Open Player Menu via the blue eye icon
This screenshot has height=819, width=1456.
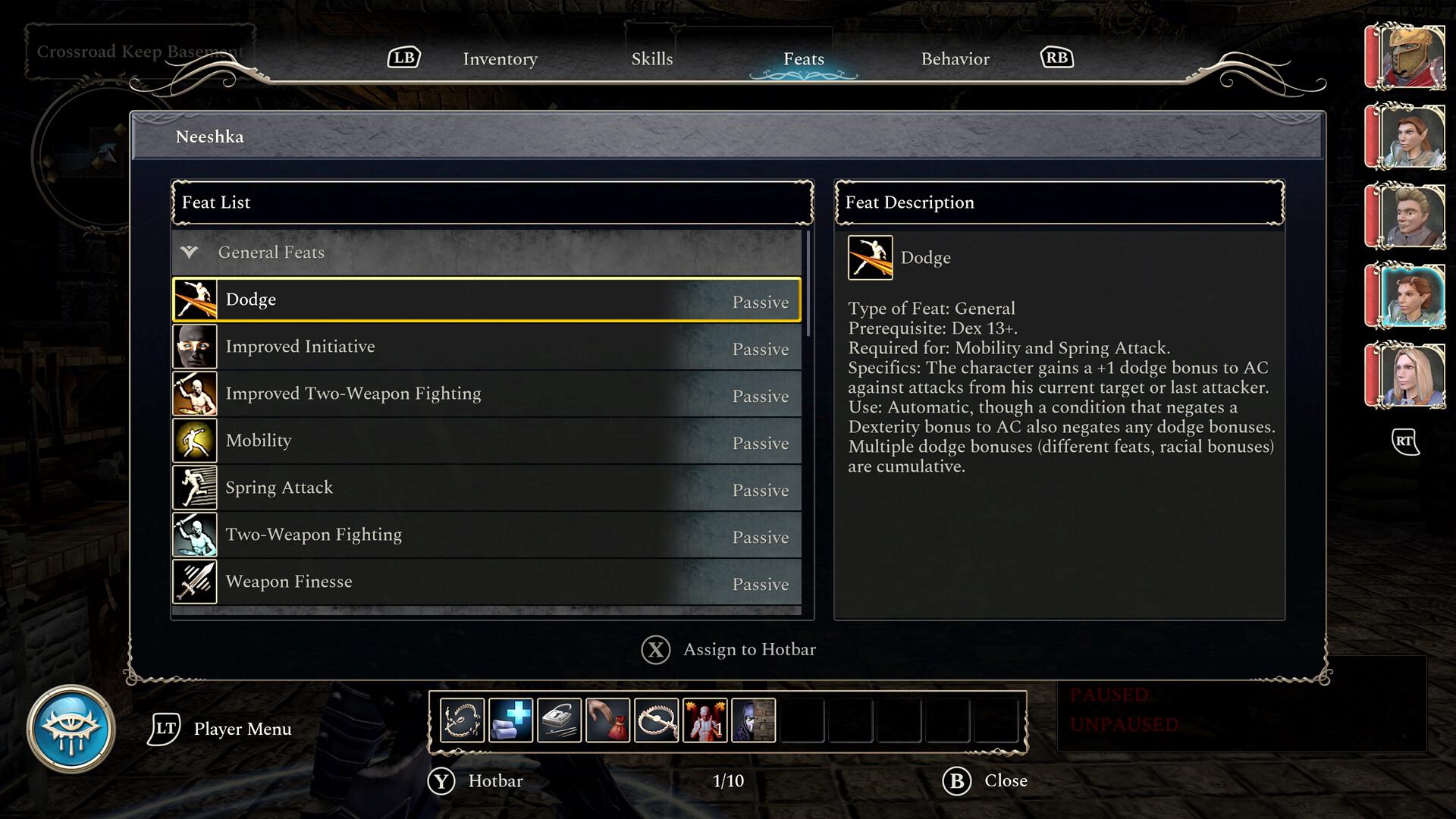[x=74, y=729]
